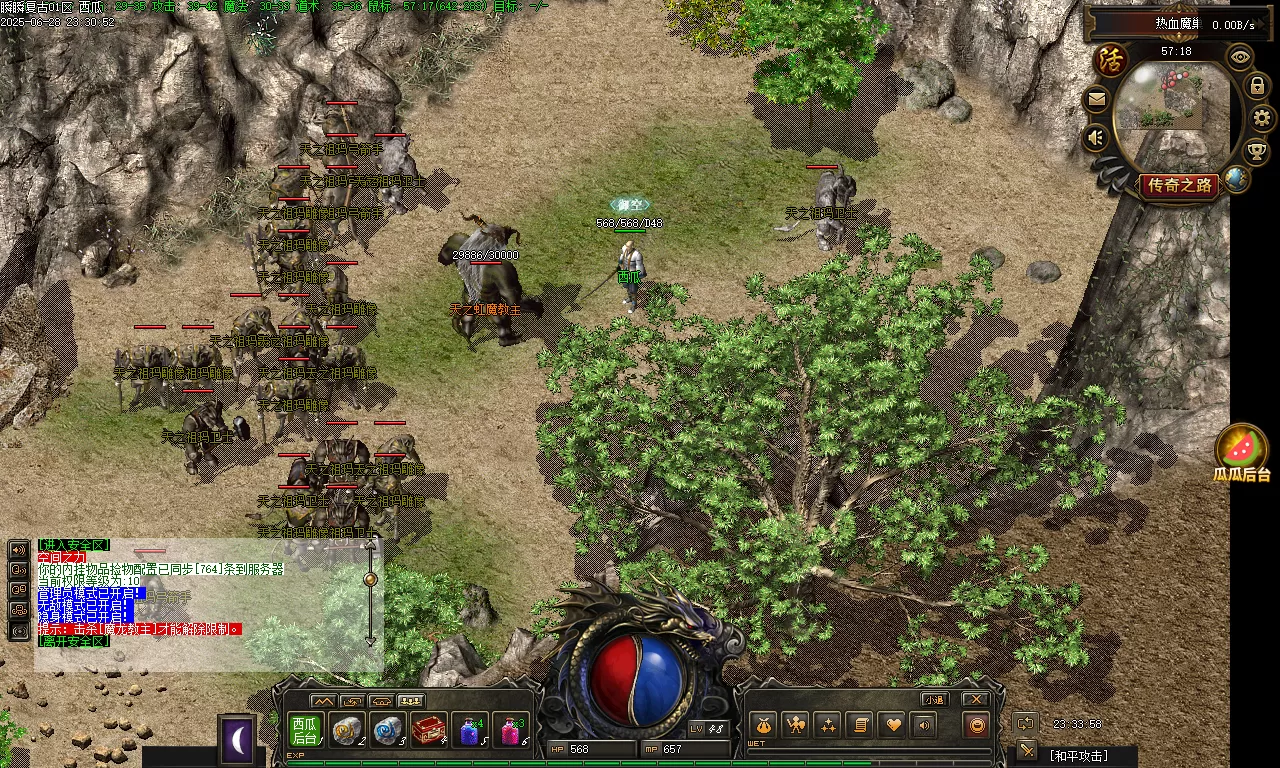Open the world map globe icon
Viewport: 1280px width, 768px height.
[x=1237, y=179]
